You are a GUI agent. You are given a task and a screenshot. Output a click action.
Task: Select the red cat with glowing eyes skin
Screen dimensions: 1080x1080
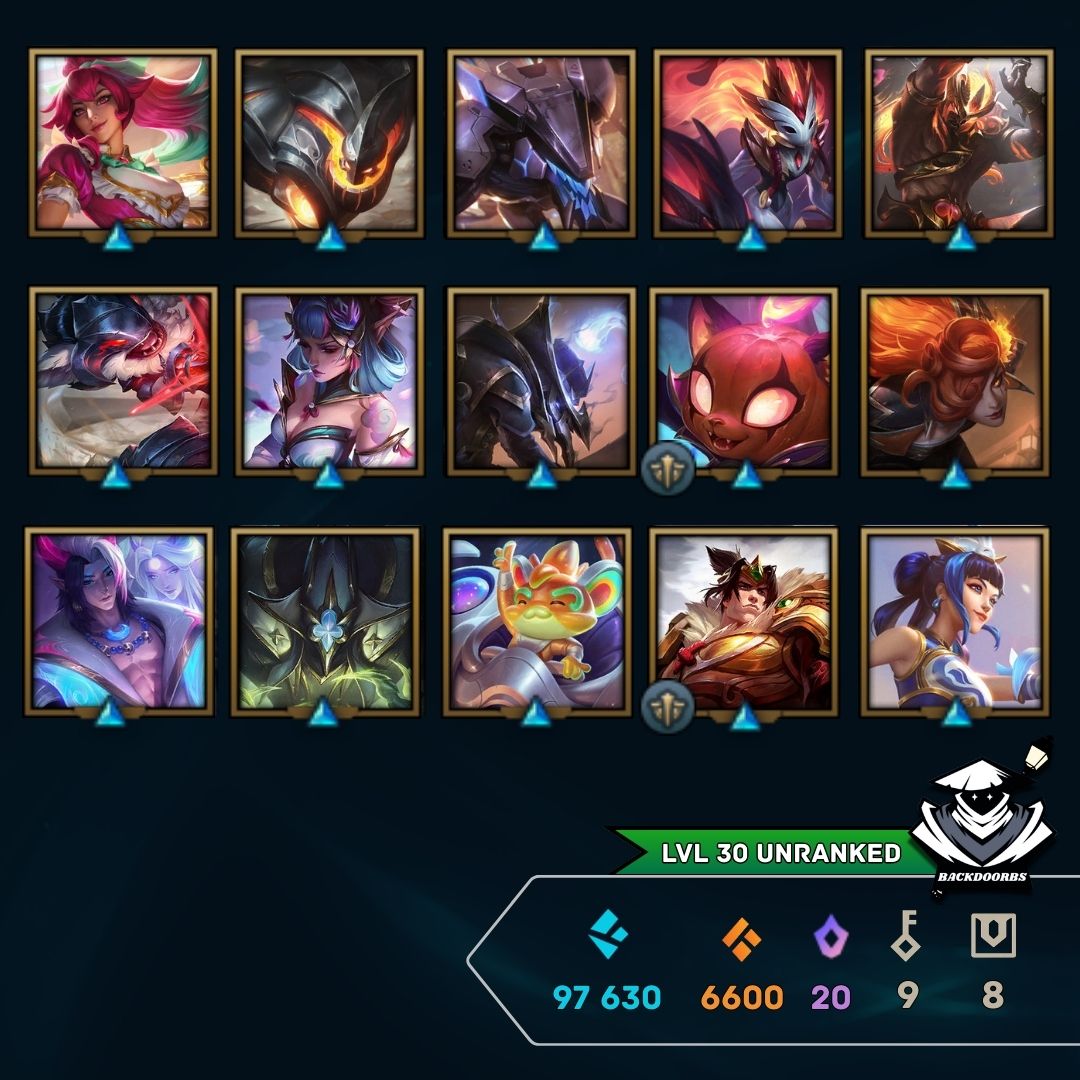[744, 380]
